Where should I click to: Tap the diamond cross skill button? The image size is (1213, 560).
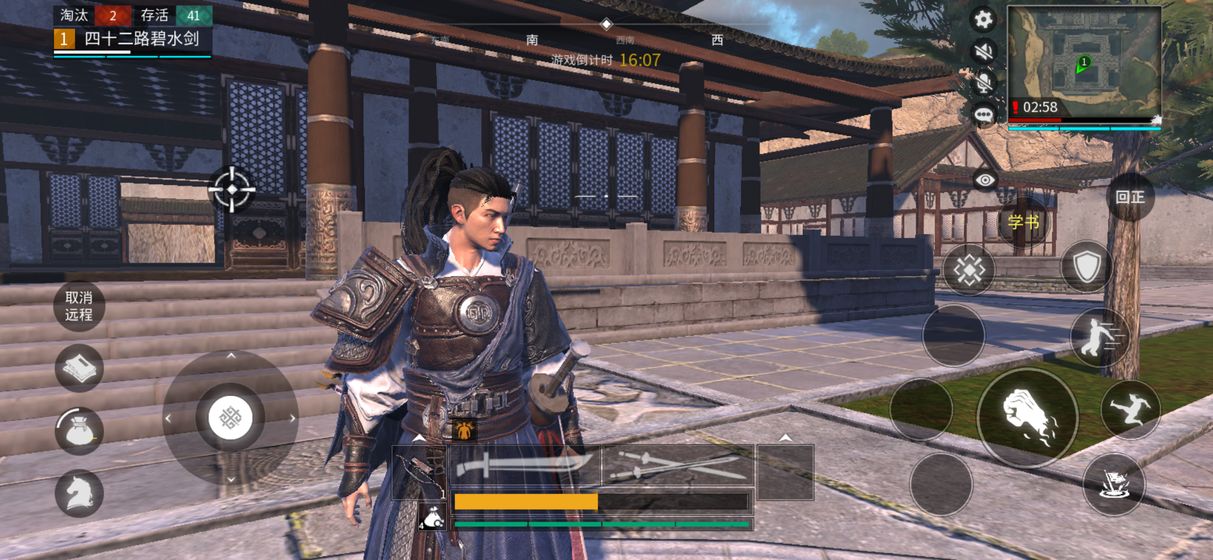[x=968, y=269]
